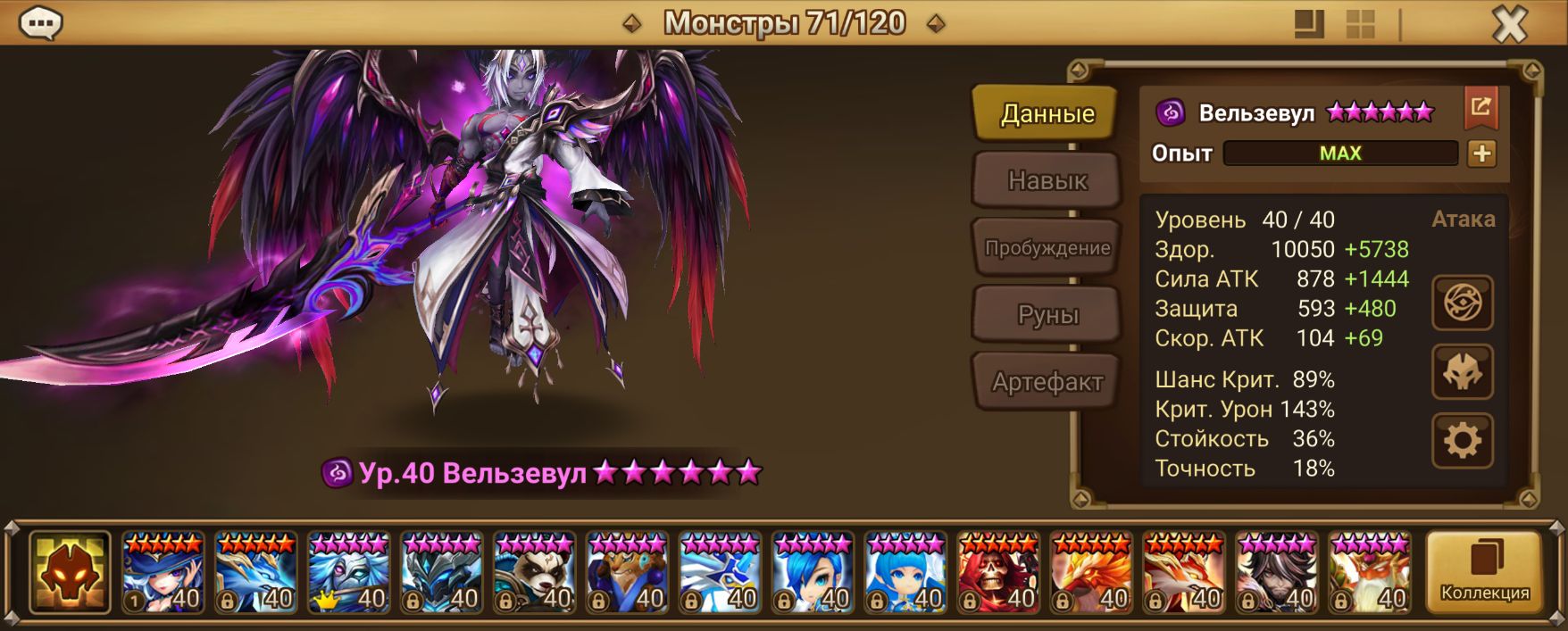
Task: Switch to the four-square grid view
Action: [x=1360, y=24]
